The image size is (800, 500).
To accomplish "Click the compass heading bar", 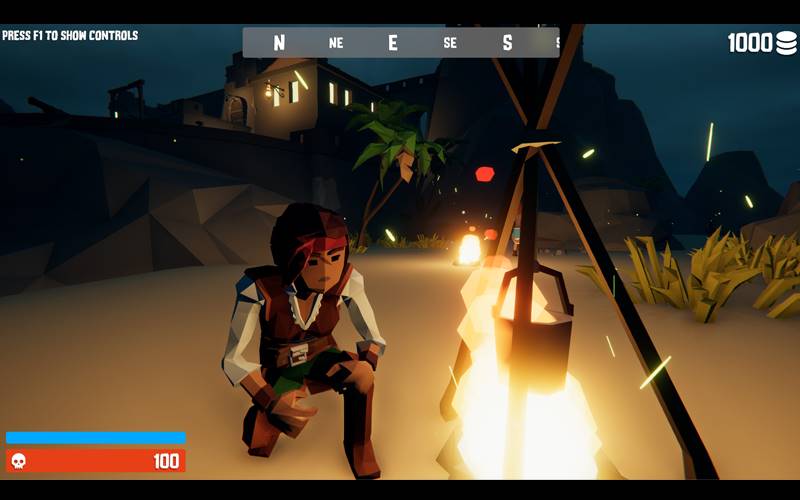I will (400, 42).
